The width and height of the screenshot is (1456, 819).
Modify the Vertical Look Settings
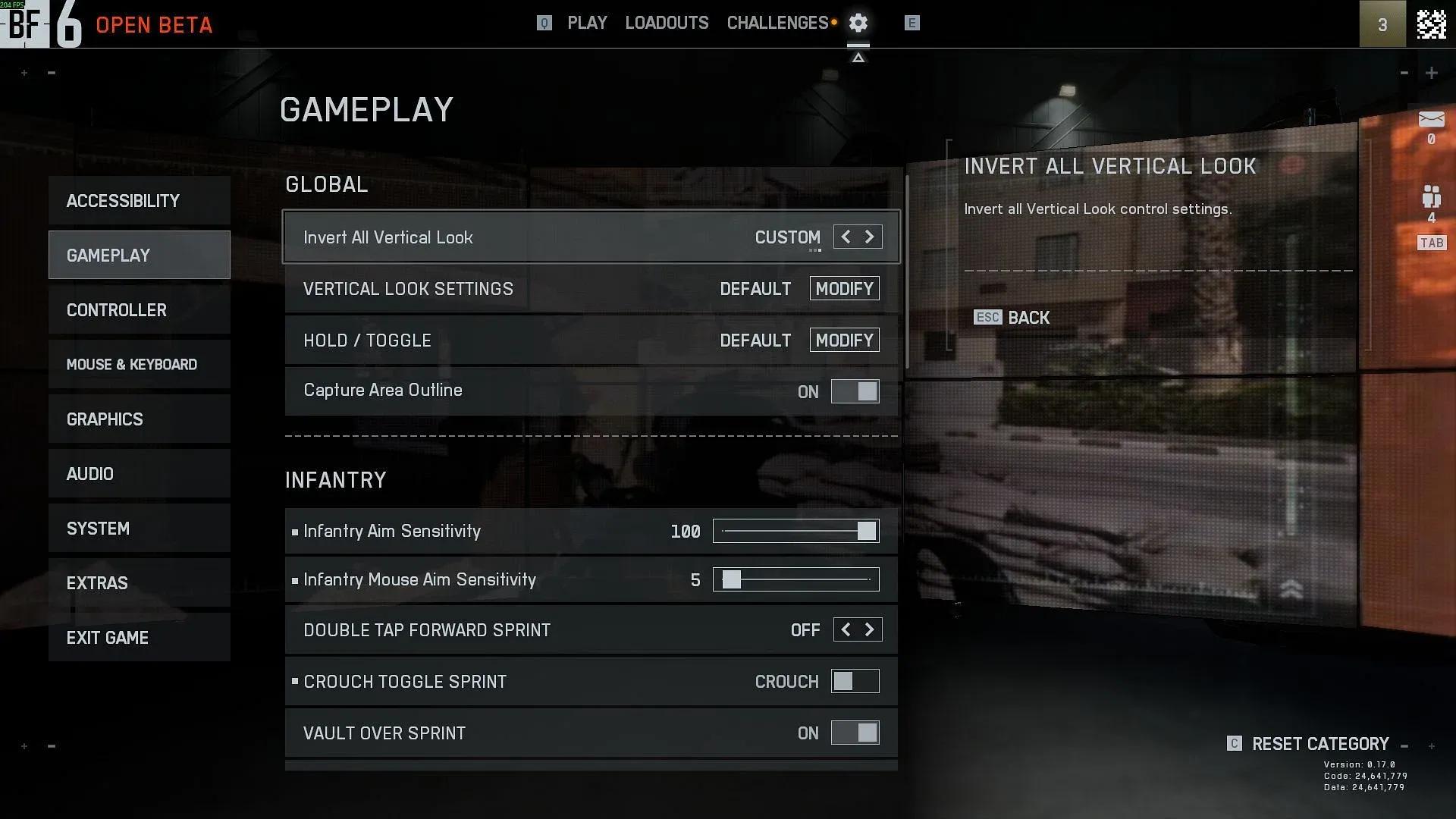point(844,289)
